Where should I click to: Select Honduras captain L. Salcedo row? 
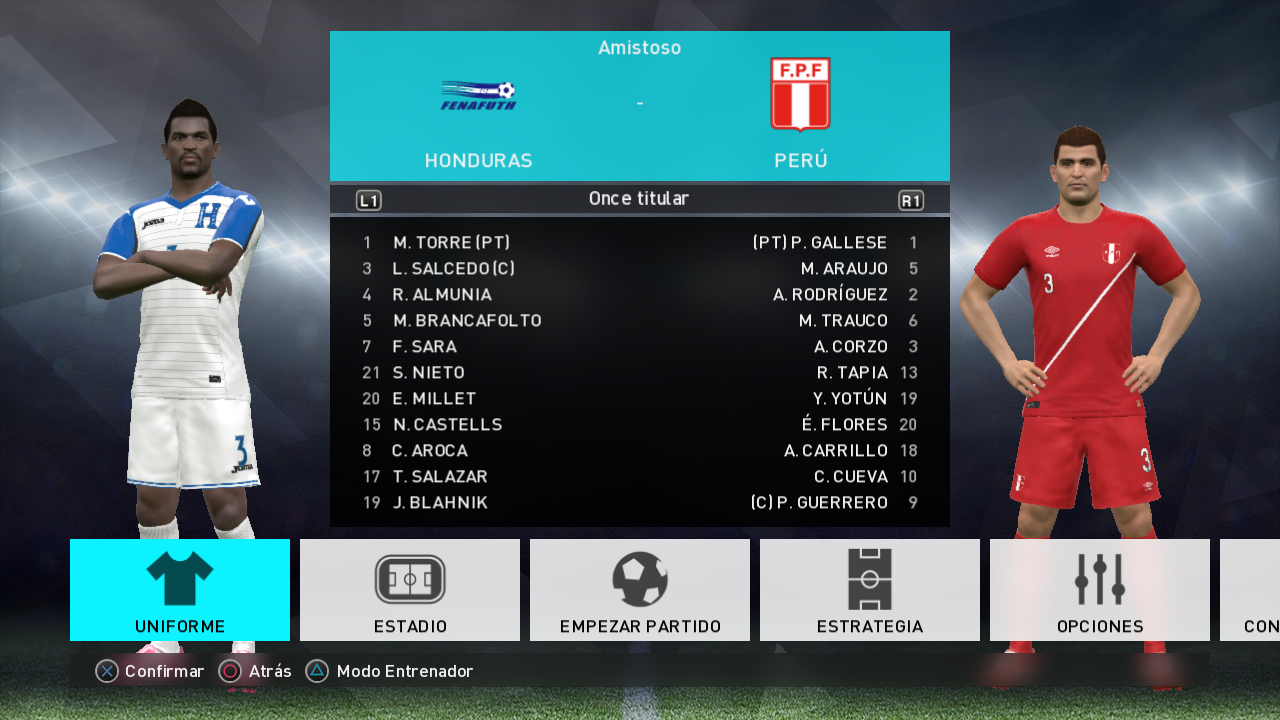pyautogui.click(x=453, y=269)
